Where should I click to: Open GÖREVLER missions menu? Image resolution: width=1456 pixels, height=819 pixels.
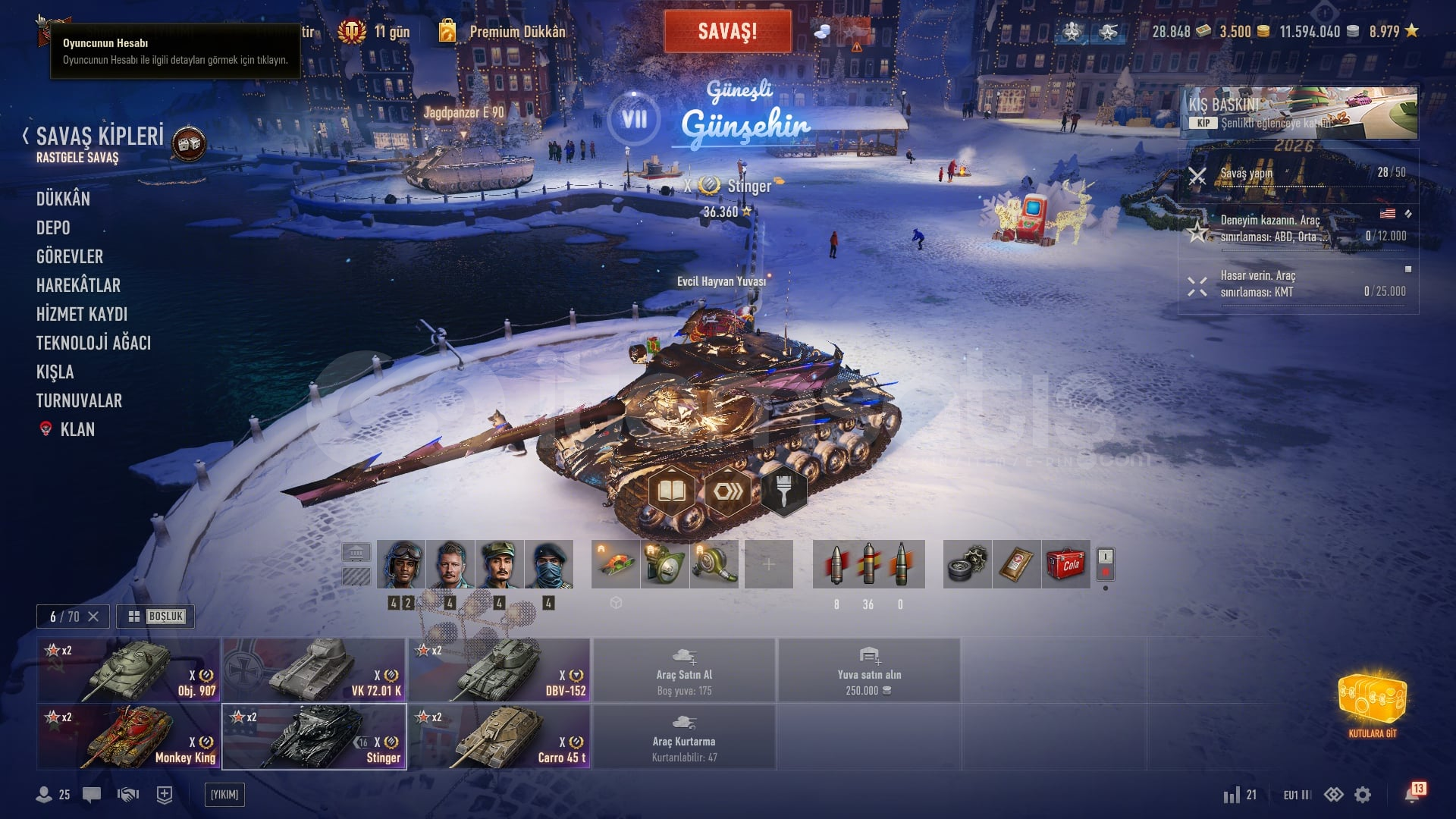click(70, 256)
